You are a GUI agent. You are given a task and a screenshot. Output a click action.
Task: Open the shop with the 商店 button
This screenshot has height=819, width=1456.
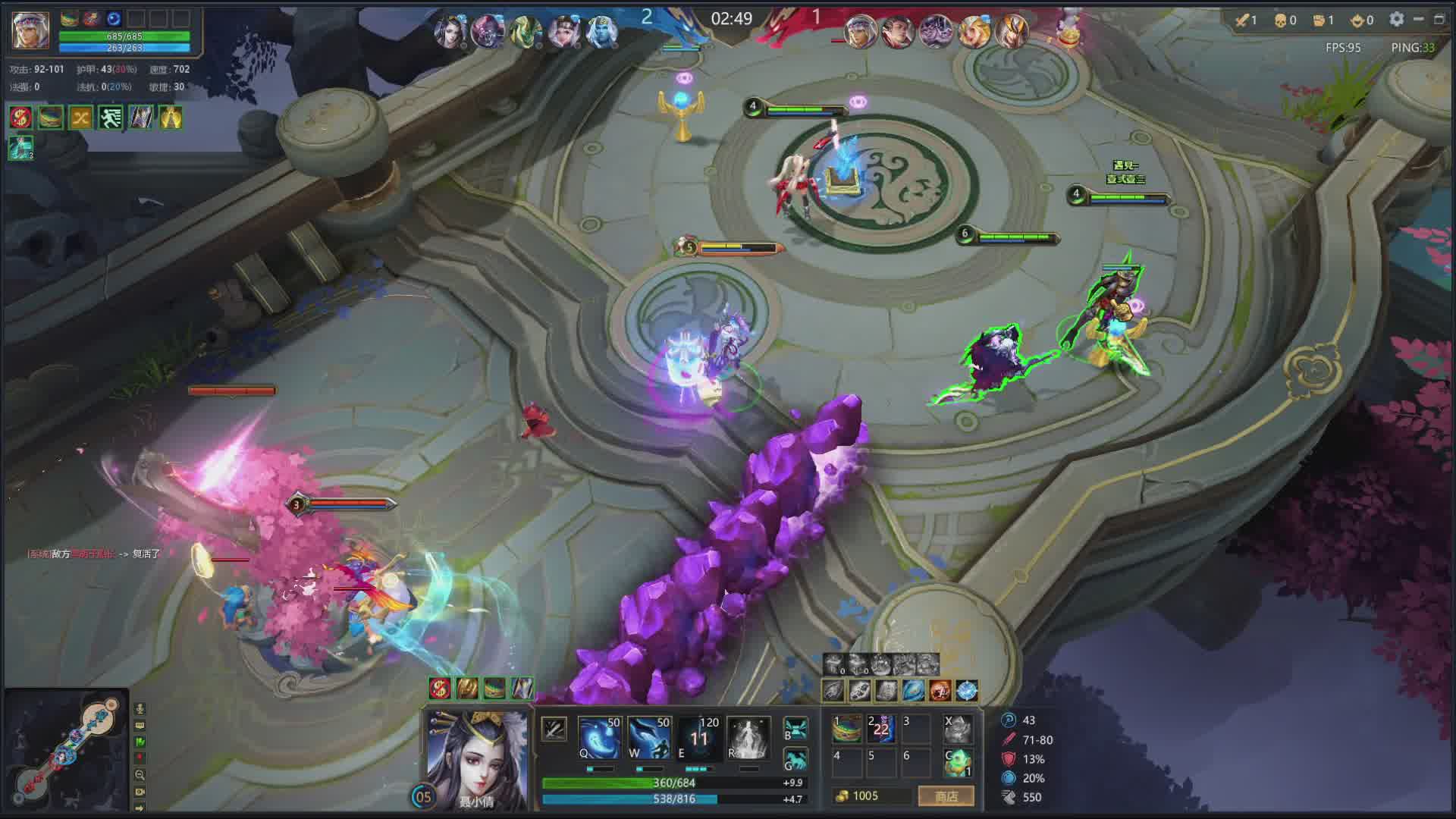(946, 796)
